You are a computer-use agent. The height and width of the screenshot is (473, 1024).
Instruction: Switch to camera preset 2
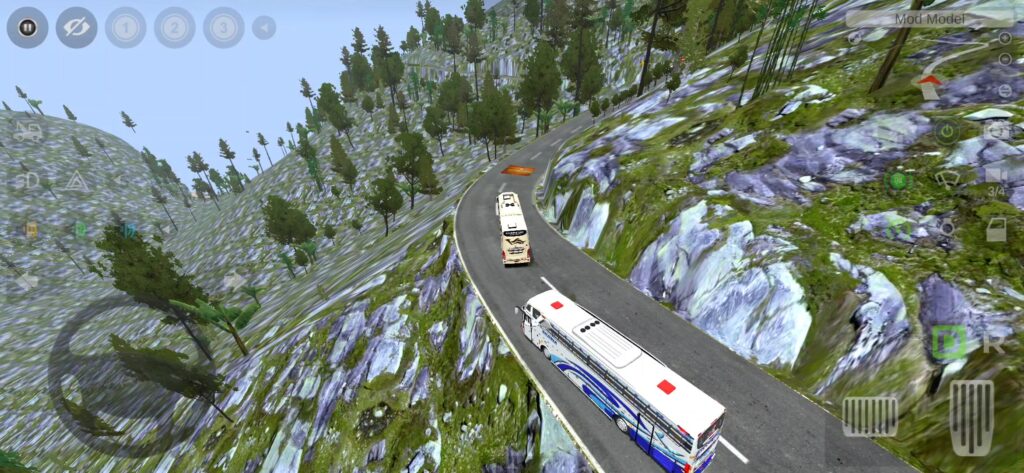click(x=174, y=27)
